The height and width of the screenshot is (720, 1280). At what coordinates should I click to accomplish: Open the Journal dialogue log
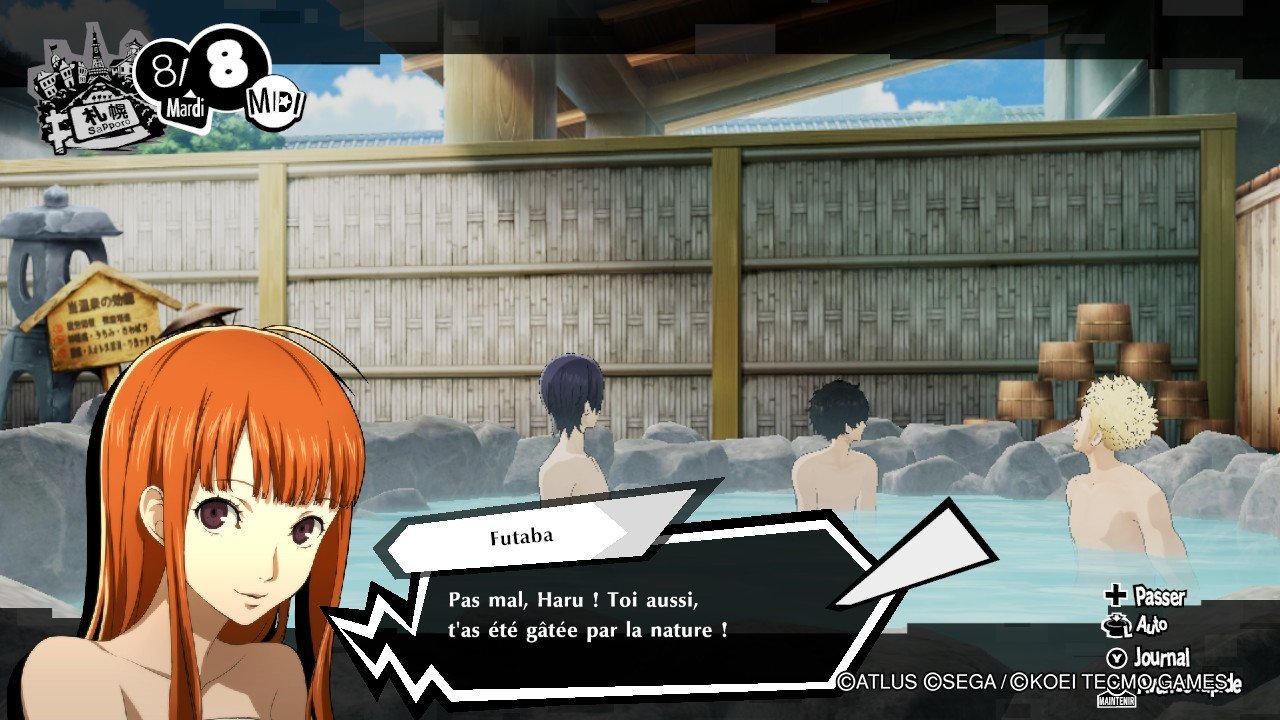(x=1149, y=658)
